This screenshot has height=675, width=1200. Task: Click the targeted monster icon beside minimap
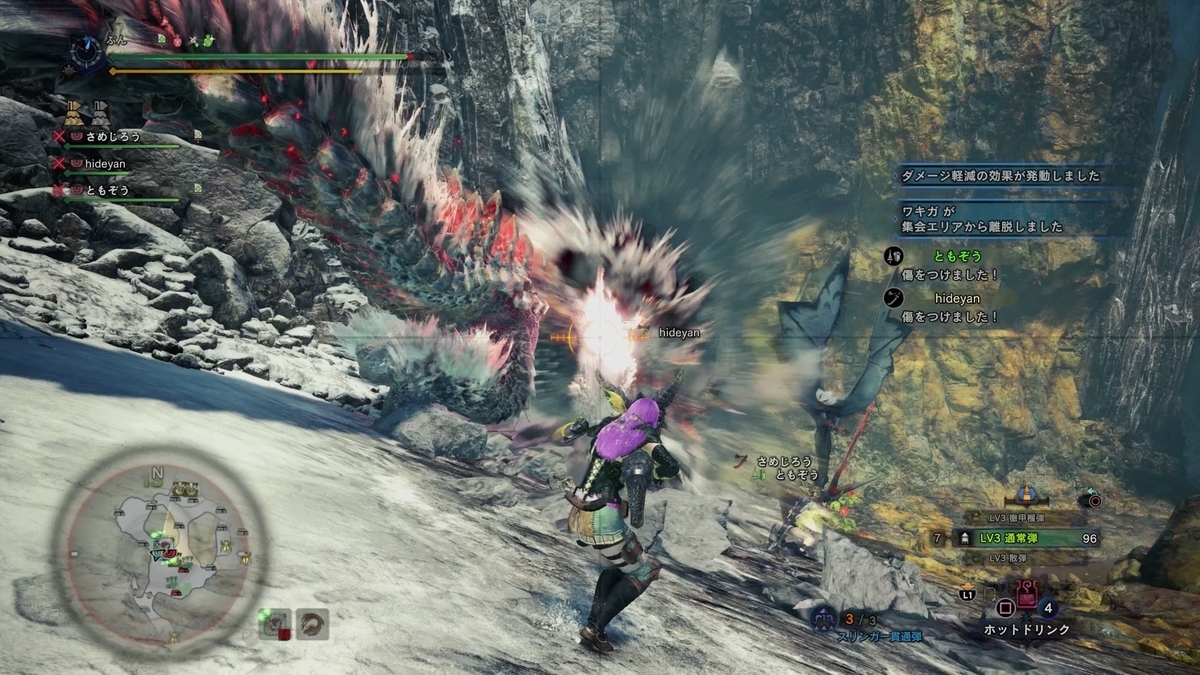pyautogui.click(x=274, y=624)
